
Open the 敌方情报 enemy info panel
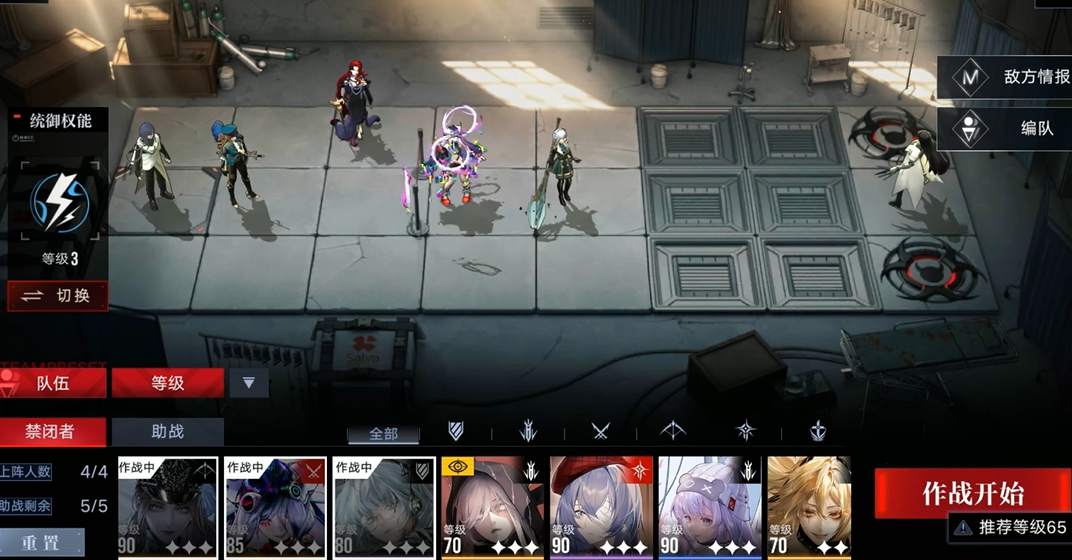tap(1005, 77)
